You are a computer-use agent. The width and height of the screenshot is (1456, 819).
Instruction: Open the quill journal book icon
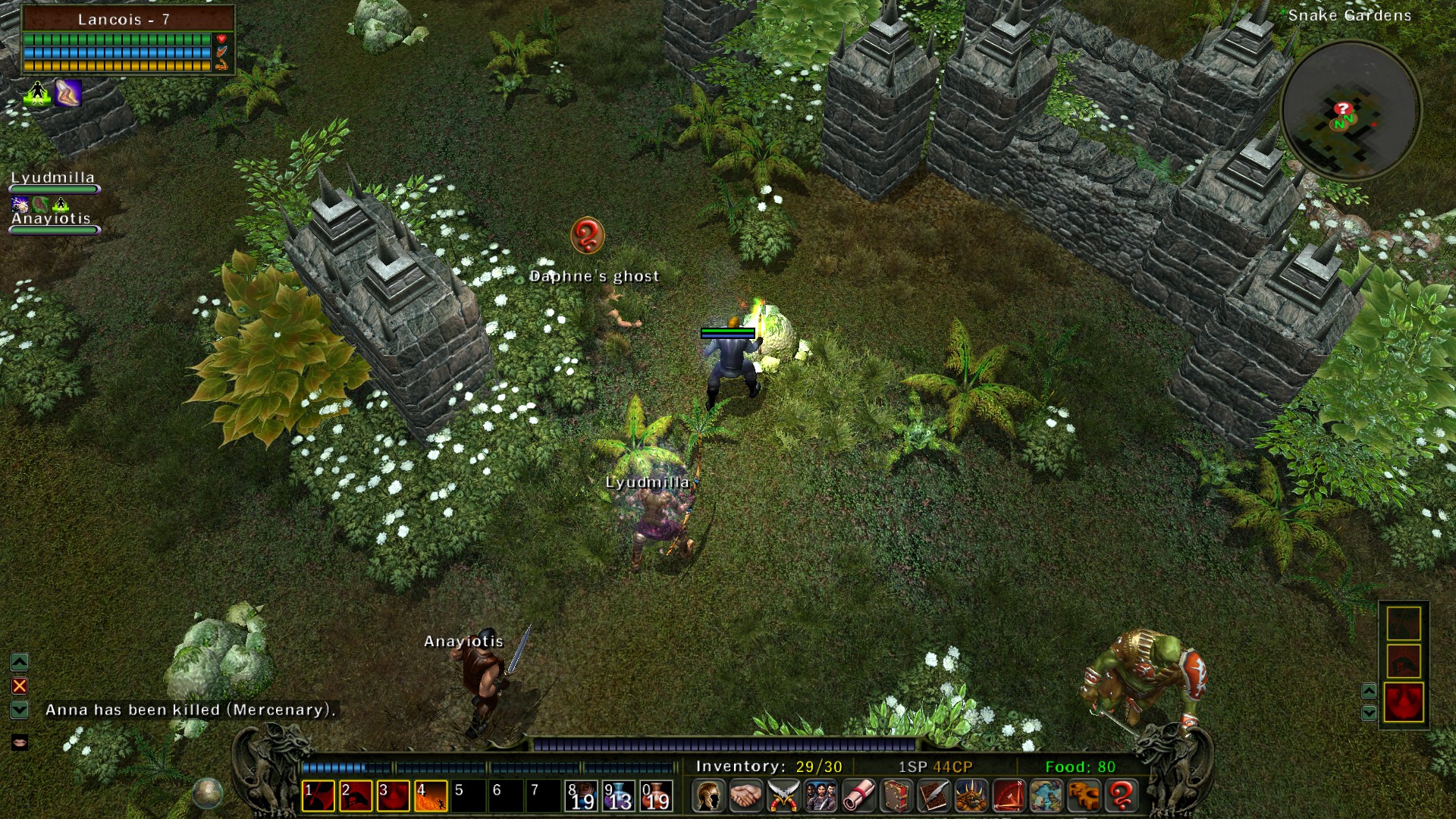pos(934,795)
